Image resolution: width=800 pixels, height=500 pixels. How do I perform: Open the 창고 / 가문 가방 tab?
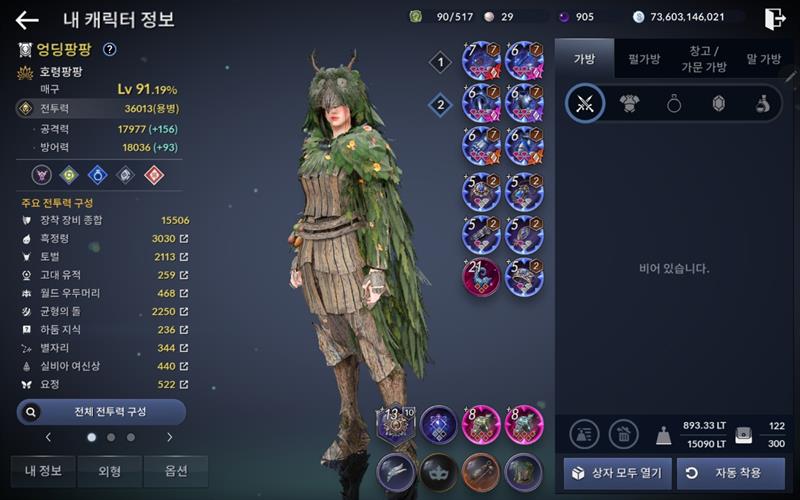706,59
